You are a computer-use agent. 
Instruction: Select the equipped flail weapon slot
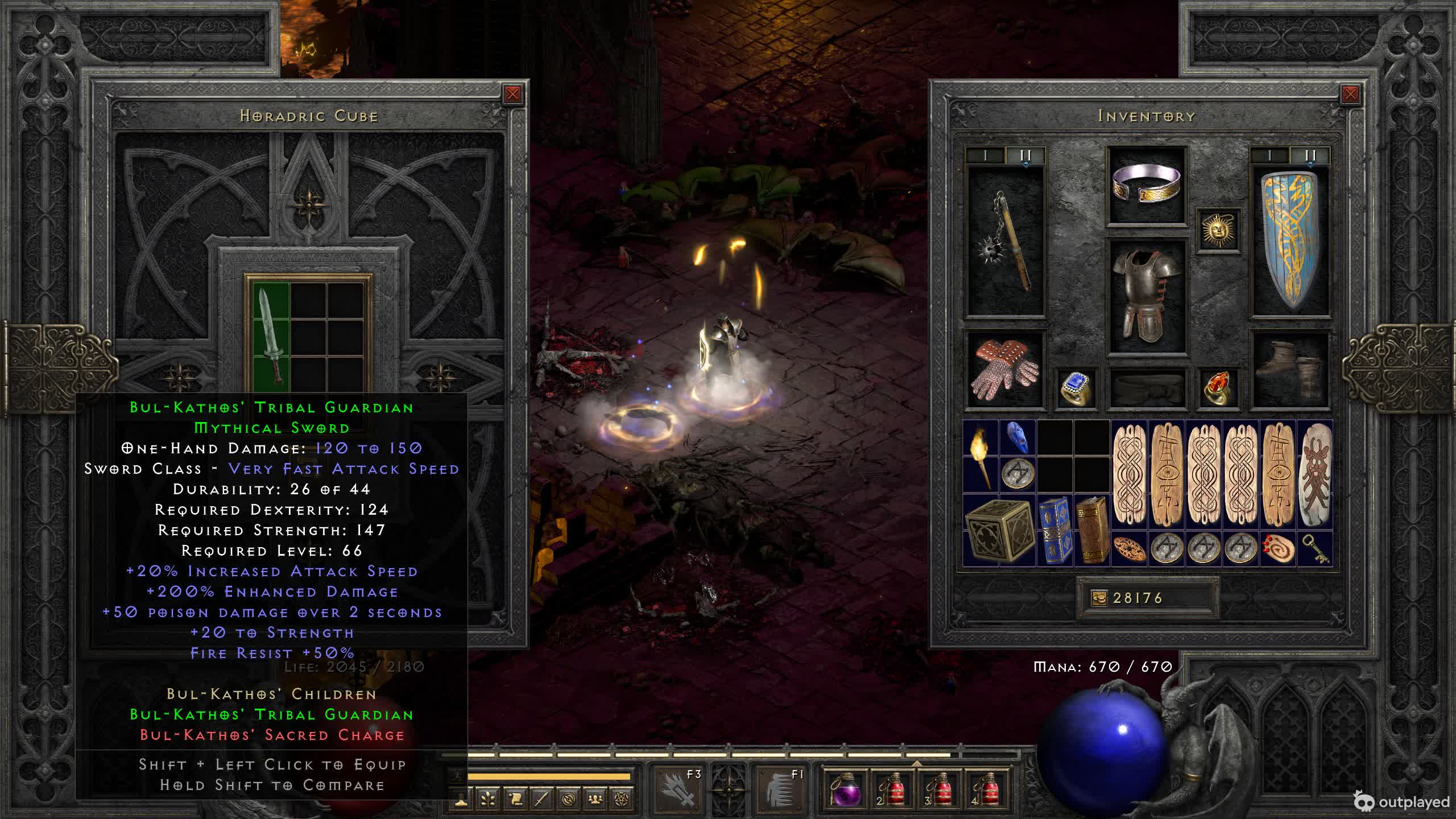(1006, 242)
